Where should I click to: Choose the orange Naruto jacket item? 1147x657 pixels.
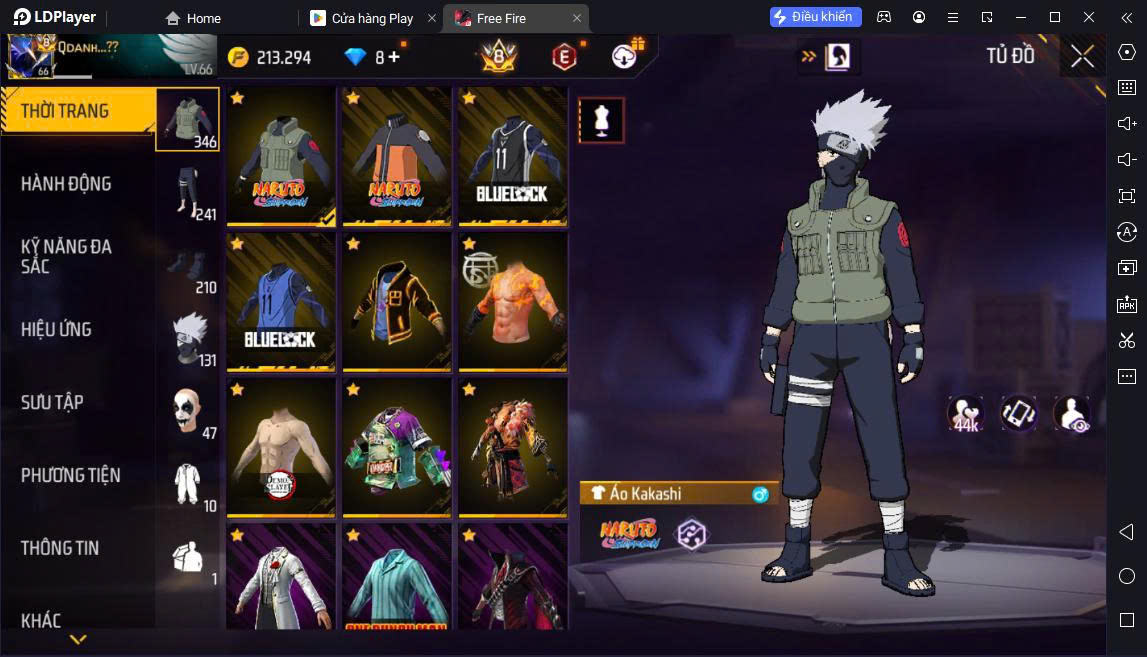pyautogui.click(x=397, y=156)
